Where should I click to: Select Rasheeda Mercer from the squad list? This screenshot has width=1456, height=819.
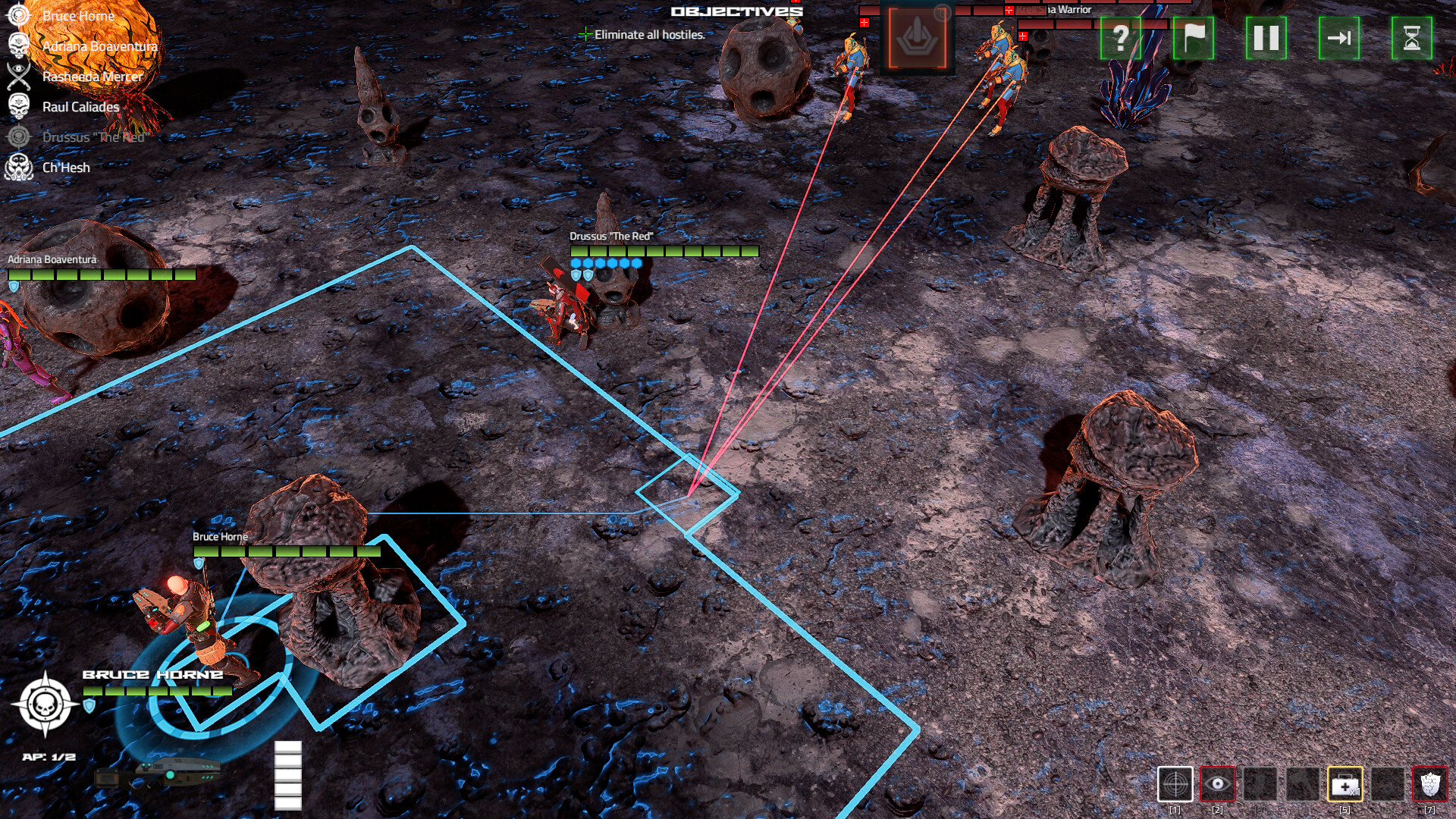coord(93,76)
